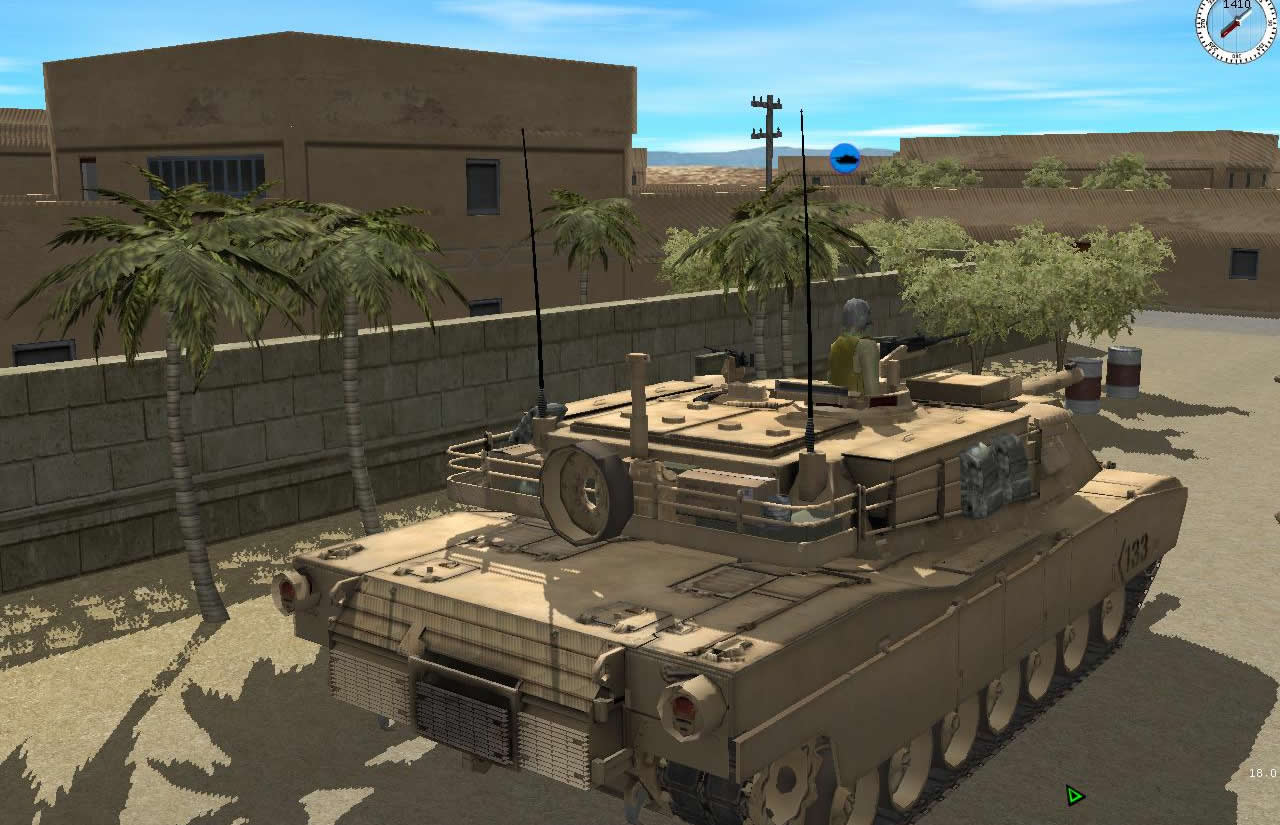Click the green triangle marker on ground
The height and width of the screenshot is (825, 1280).
point(1074,794)
